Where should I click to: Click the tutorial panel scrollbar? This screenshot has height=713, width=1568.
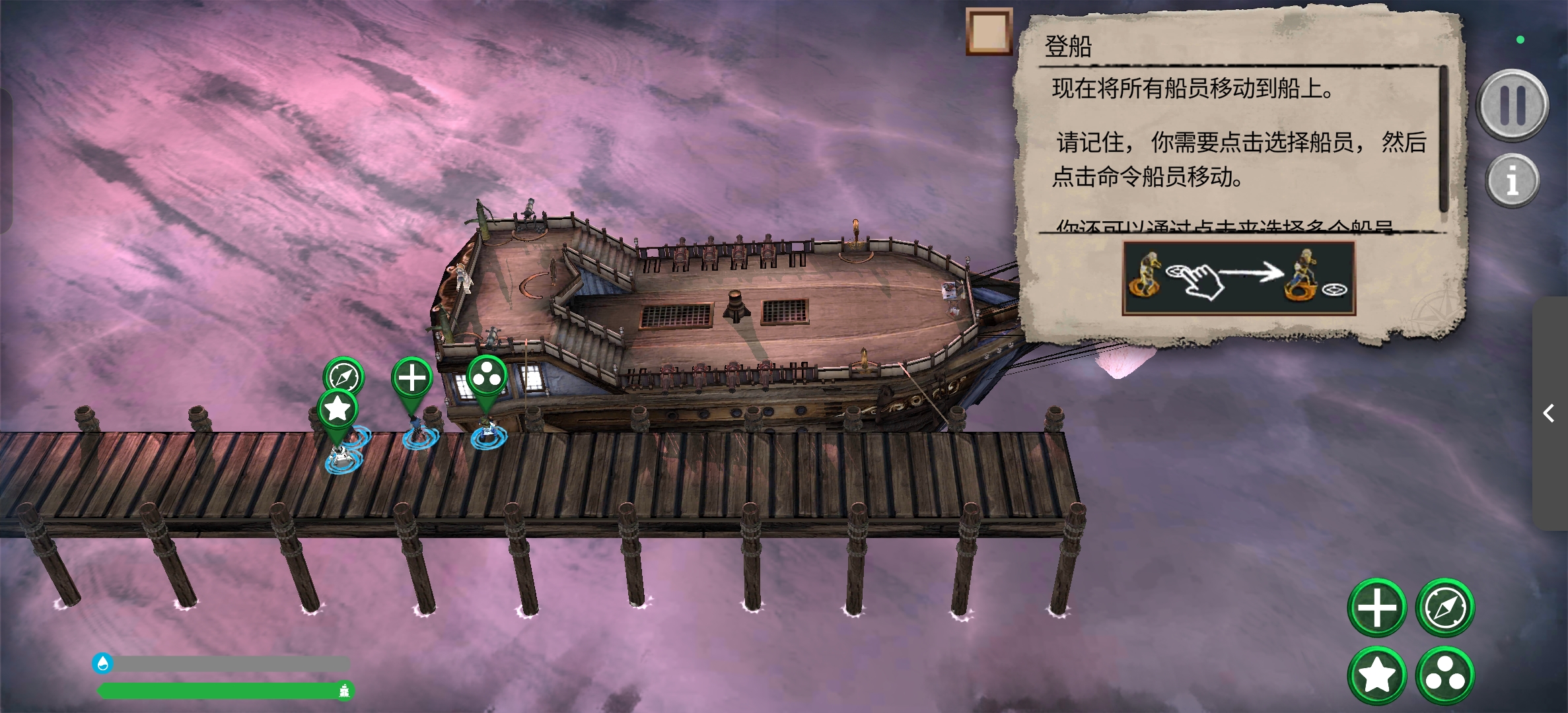click(x=1443, y=140)
